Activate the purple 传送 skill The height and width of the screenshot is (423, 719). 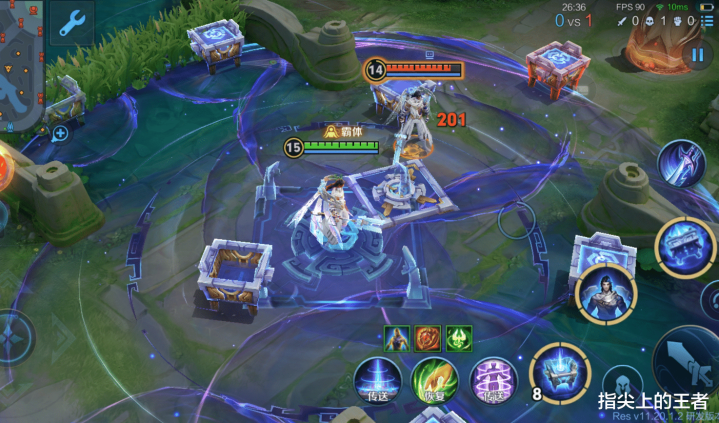click(493, 380)
